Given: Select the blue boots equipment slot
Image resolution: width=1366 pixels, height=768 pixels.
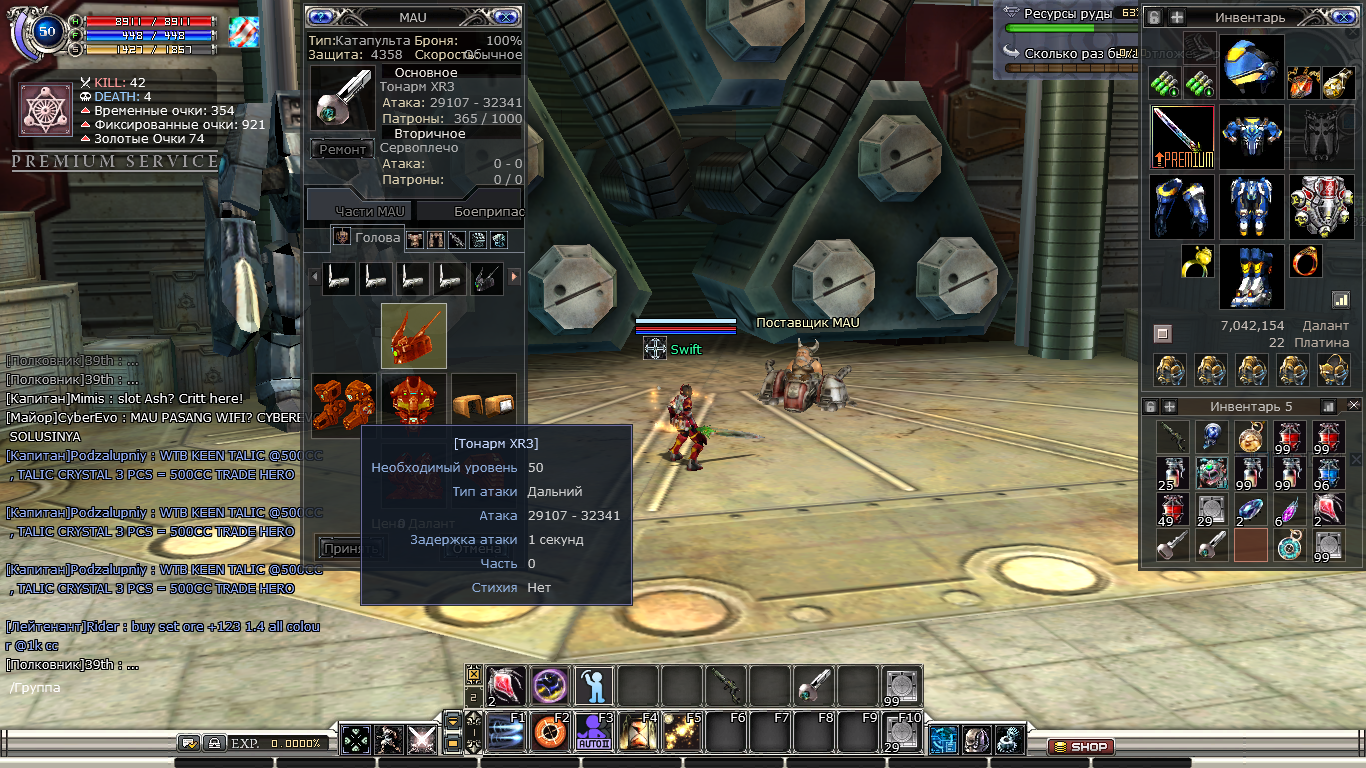Looking at the screenshot, I should click(1251, 276).
